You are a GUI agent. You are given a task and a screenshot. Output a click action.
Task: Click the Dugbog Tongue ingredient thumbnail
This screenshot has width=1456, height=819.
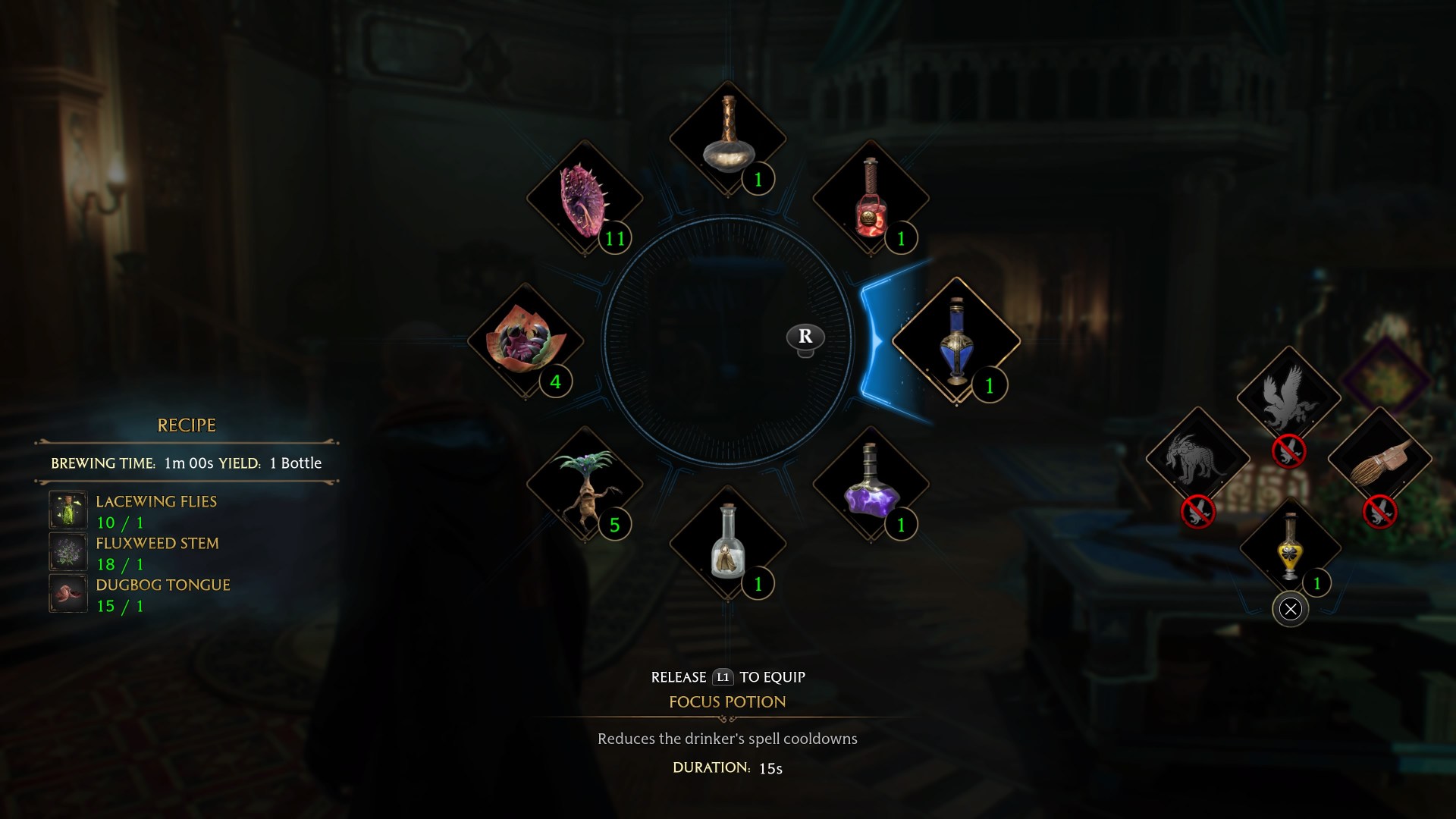click(x=68, y=595)
